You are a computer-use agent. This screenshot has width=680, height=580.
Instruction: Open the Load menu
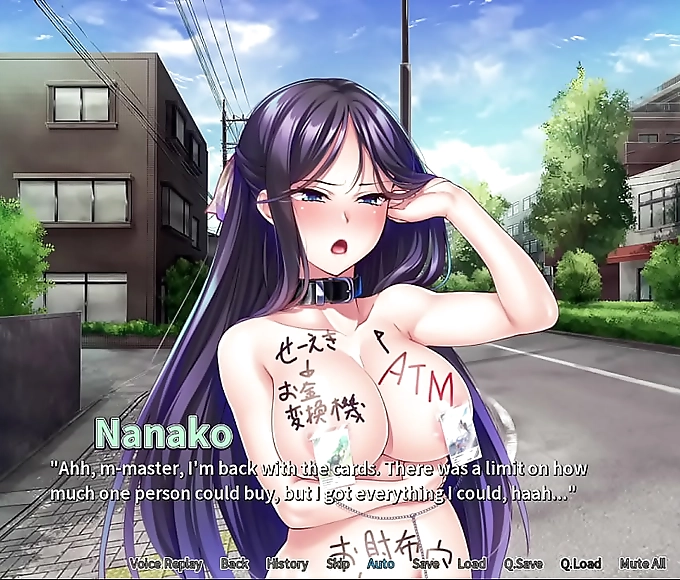click(x=471, y=564)
